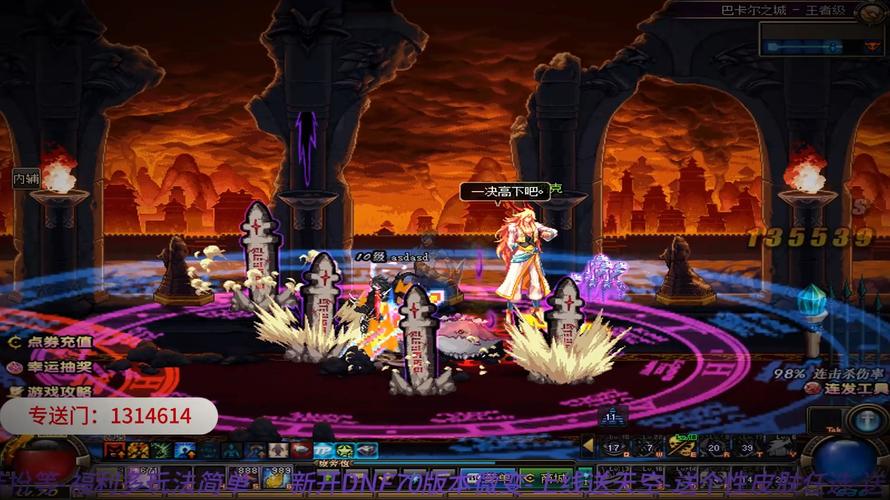Open the 点券充值 recharge menu
This screenshot has width=890, height=500.
coord(50,341)
